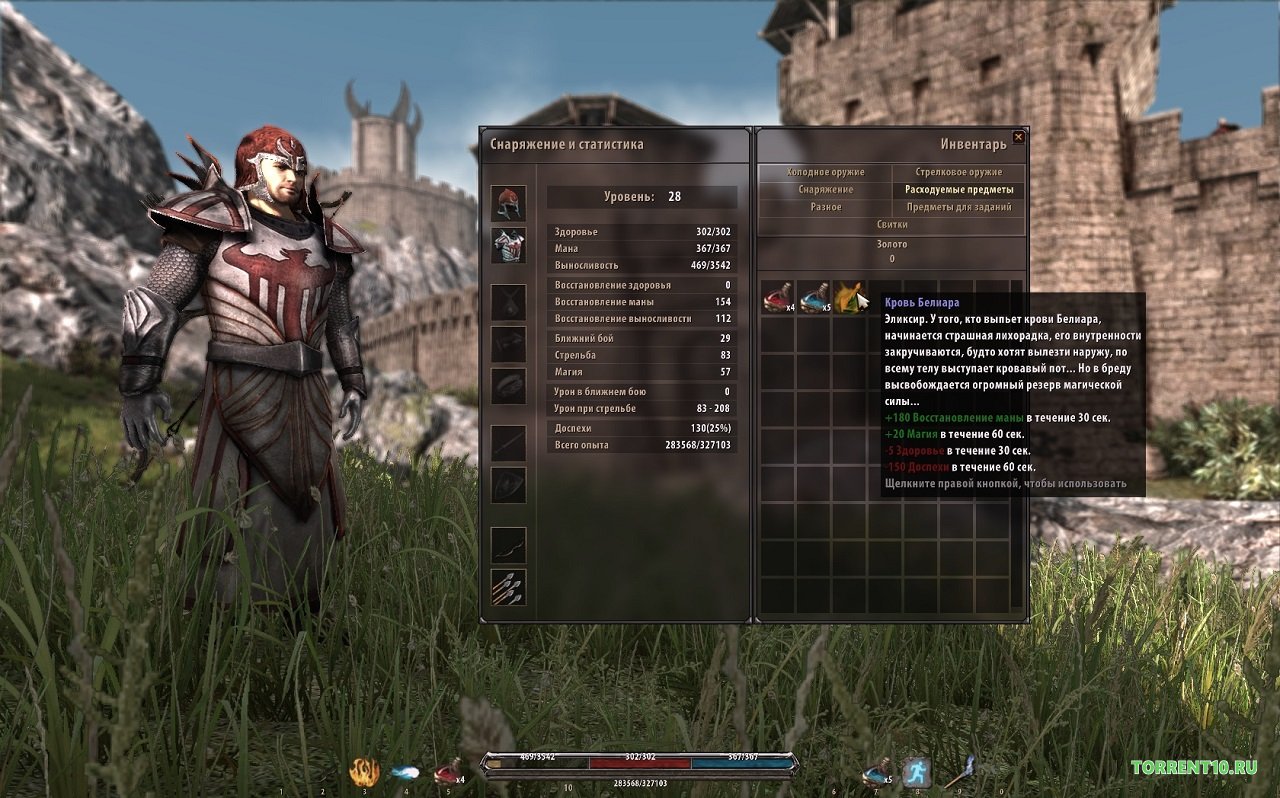Use the blue ice bolt hotbar spell
Image resolution: width=1280 pixels, height=798 pixels.
coord(405,772)
